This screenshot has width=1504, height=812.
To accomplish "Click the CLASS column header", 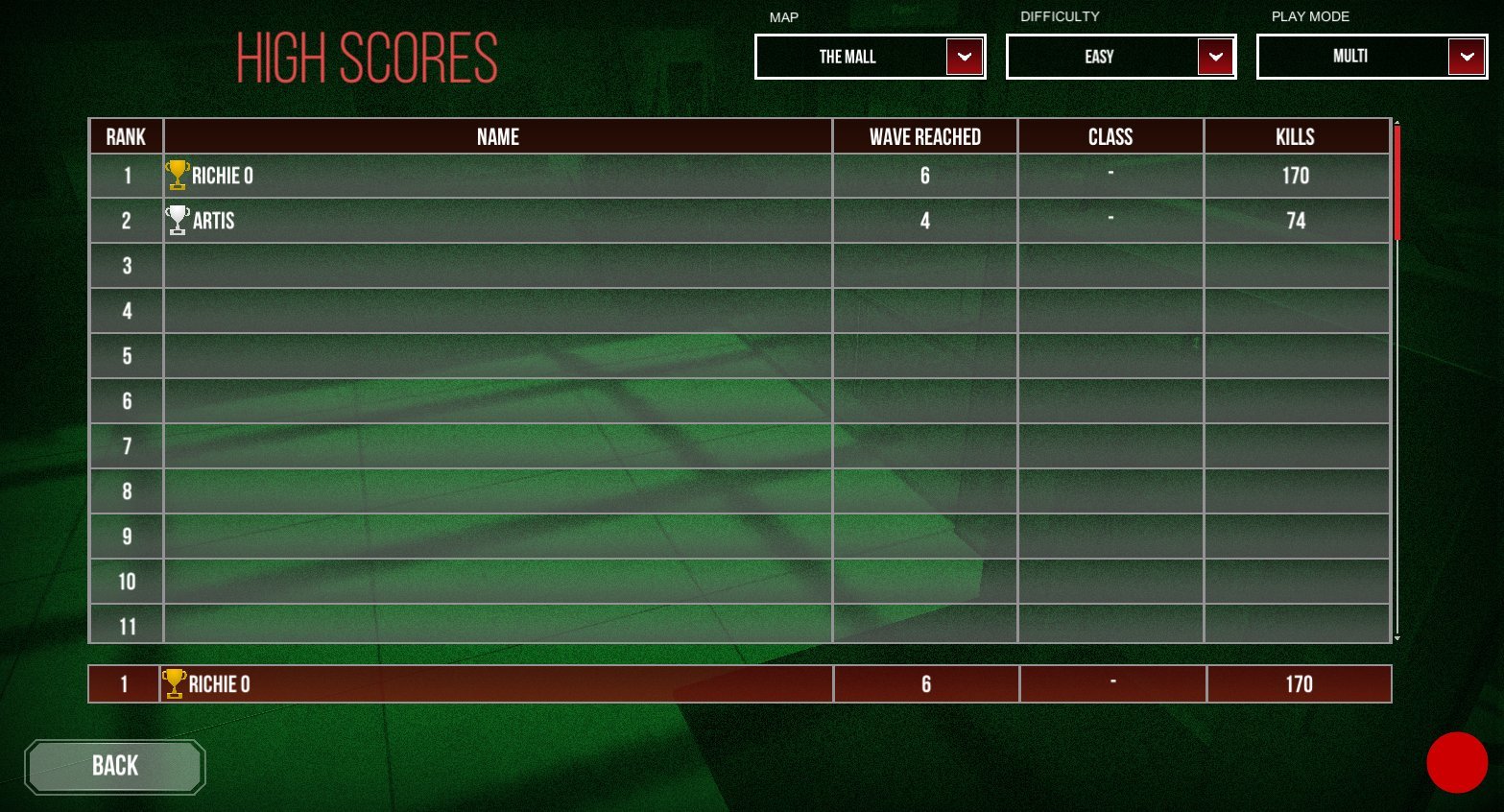I will tap(1110, 135).
